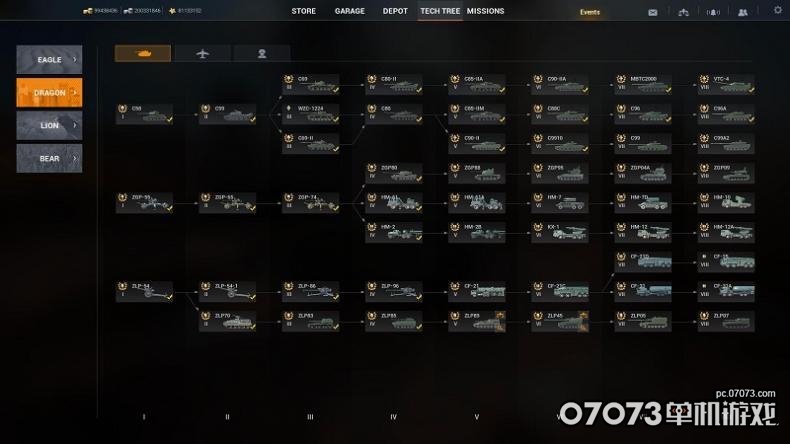Open the Depot section
790x444 pixels.
(x=395, y=11)
